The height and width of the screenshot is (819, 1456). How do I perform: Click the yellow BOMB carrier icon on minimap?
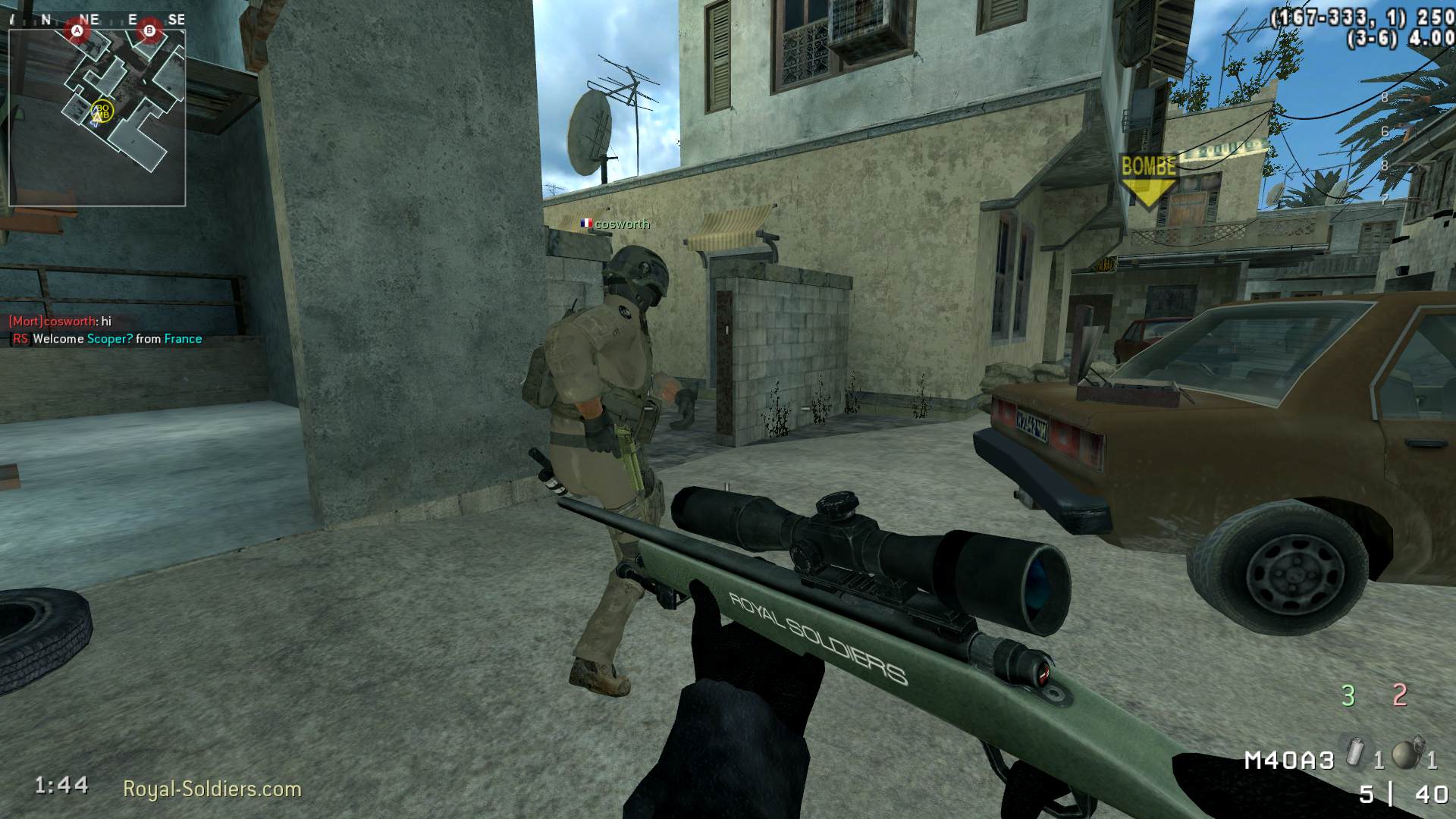point(102,111)
